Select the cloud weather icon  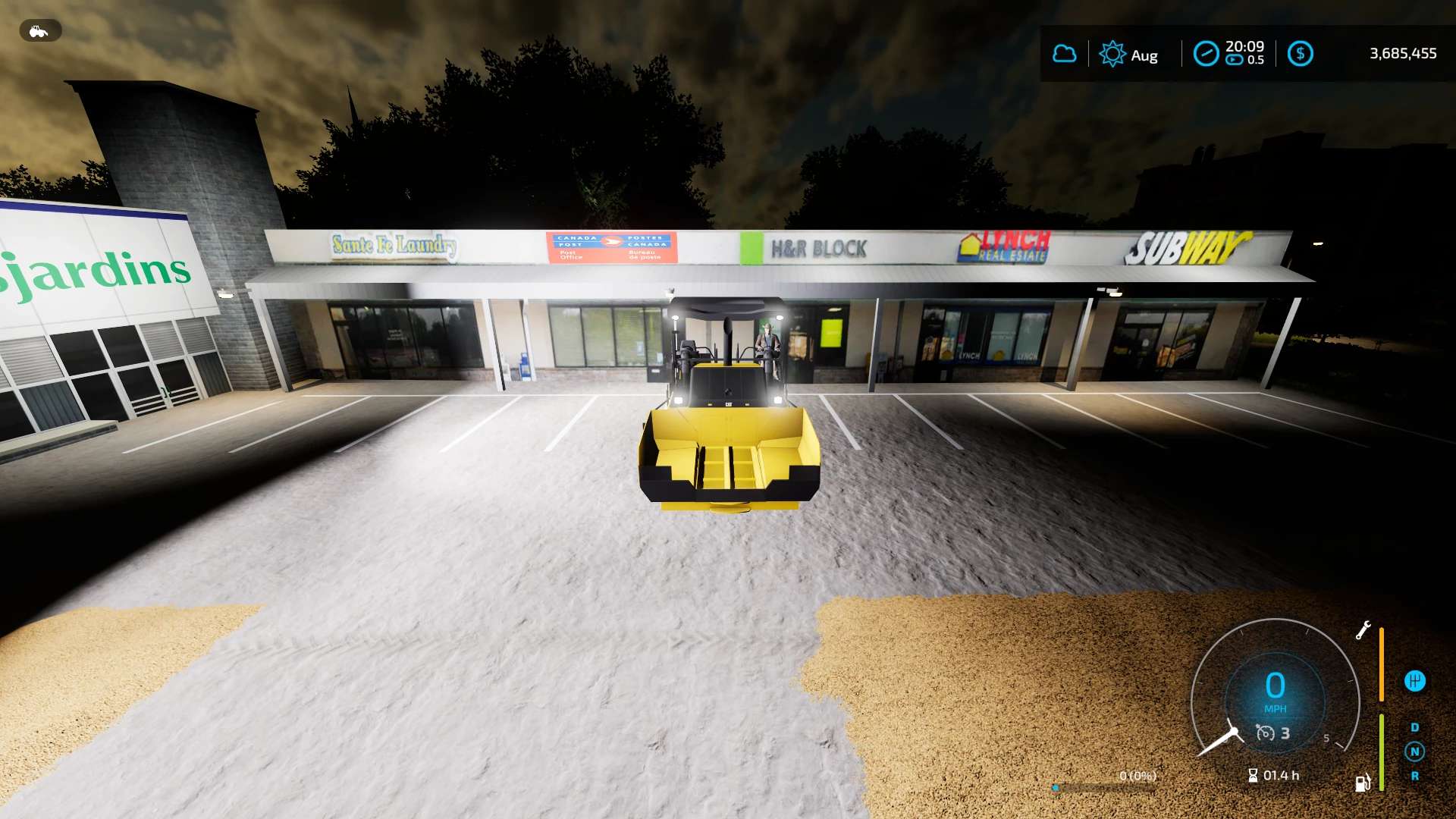click(x=1065, y=54)
